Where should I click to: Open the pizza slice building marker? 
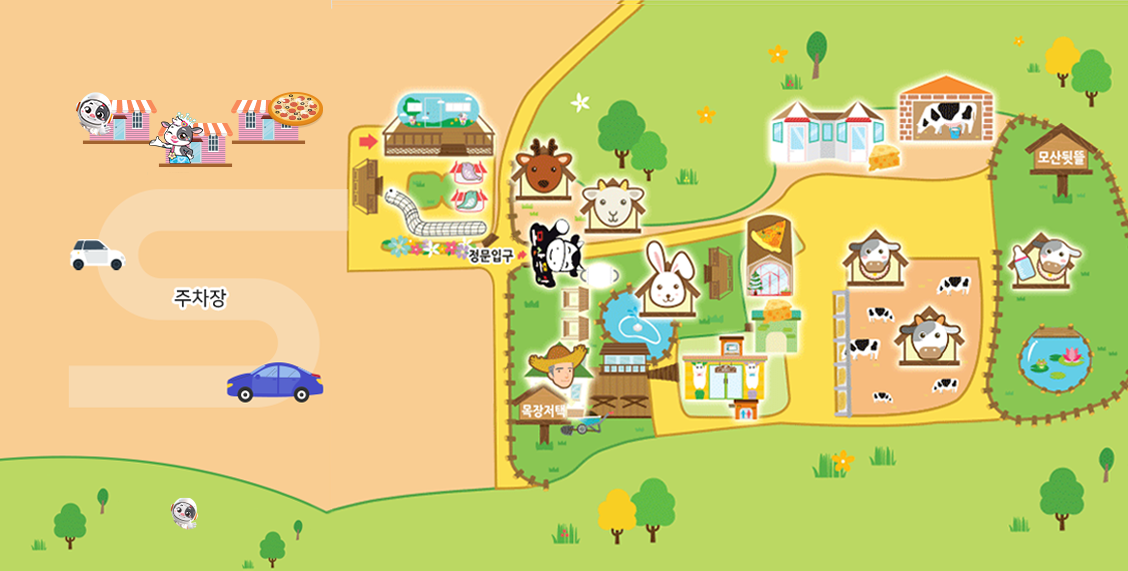(771, 253)
